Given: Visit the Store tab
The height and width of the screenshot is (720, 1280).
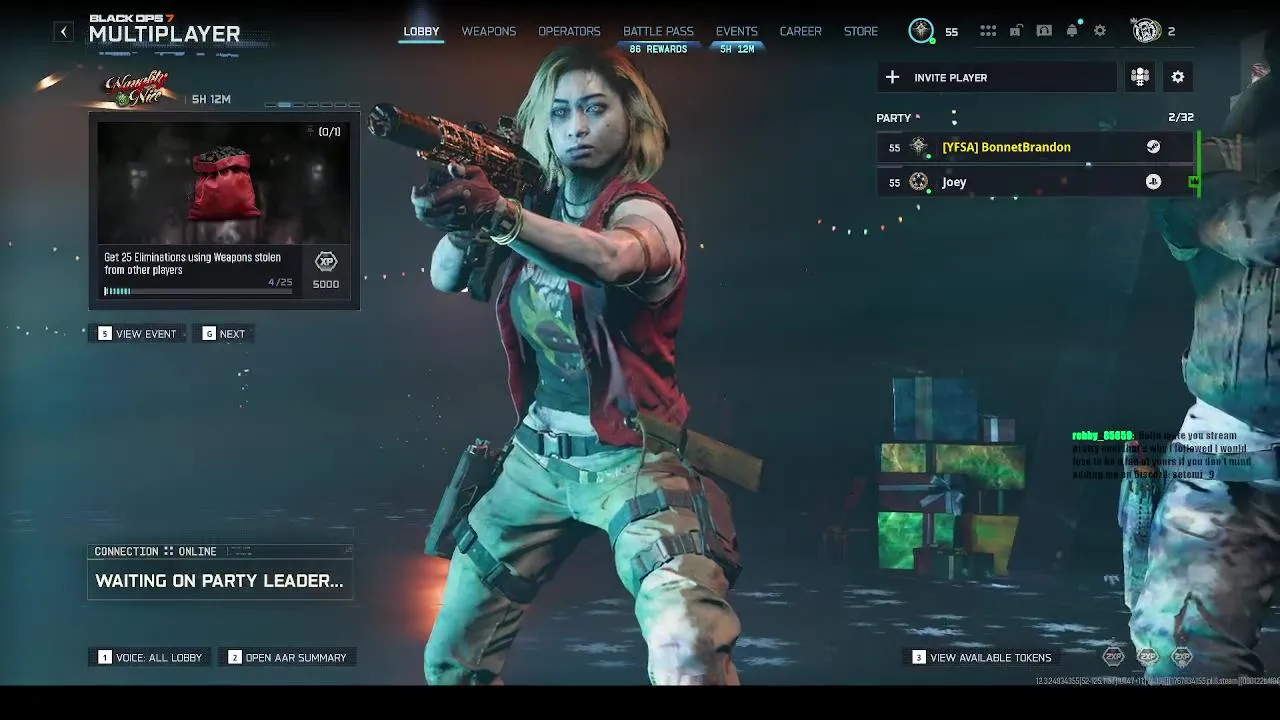Looking at the screenshot, I should pos(860,31).
